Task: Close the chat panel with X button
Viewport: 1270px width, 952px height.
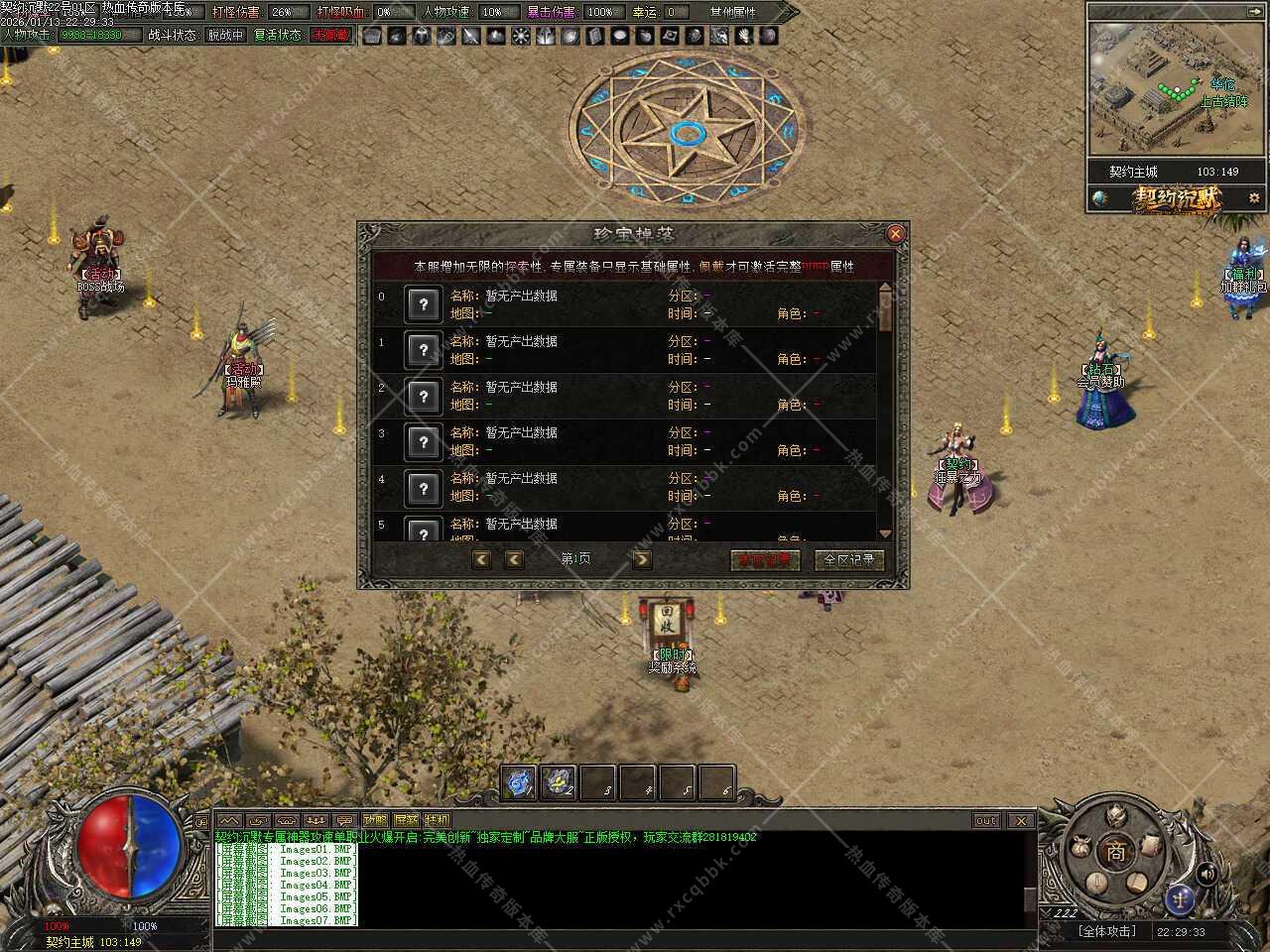Action: [x=1020, y=820]
